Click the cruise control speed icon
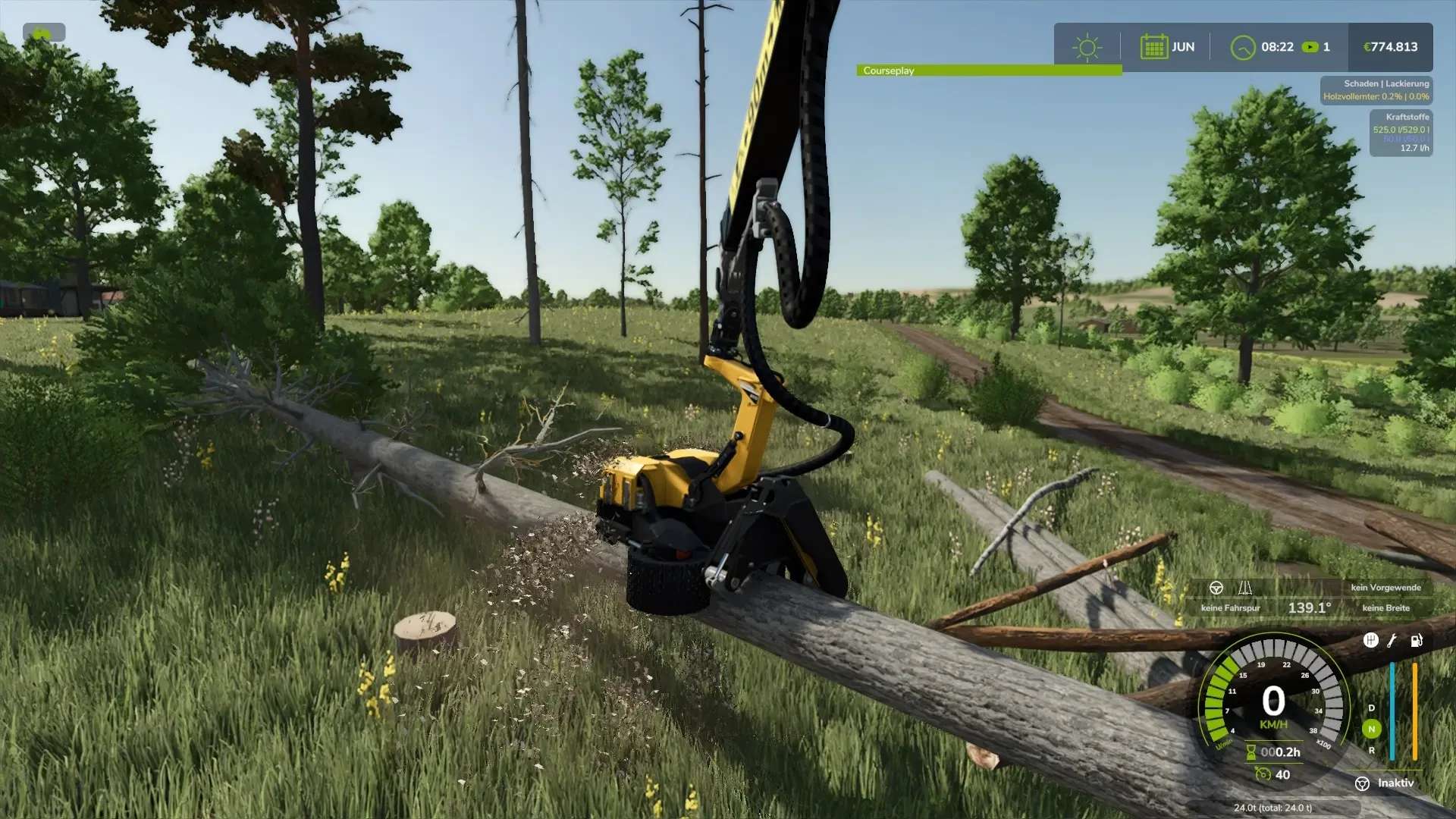 tap(1263, 774)
